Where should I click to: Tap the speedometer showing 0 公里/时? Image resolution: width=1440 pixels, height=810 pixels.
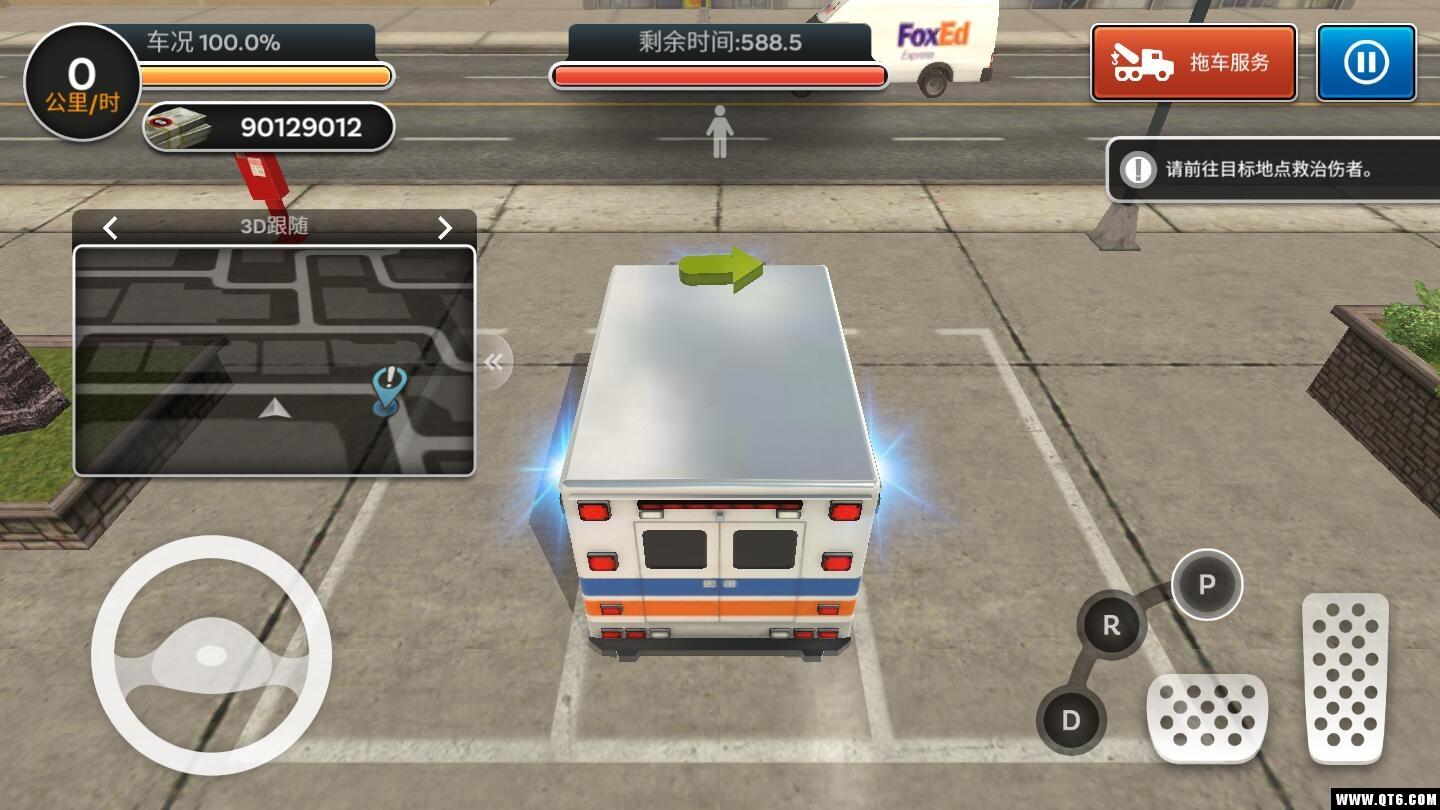(x=80, y=82)
